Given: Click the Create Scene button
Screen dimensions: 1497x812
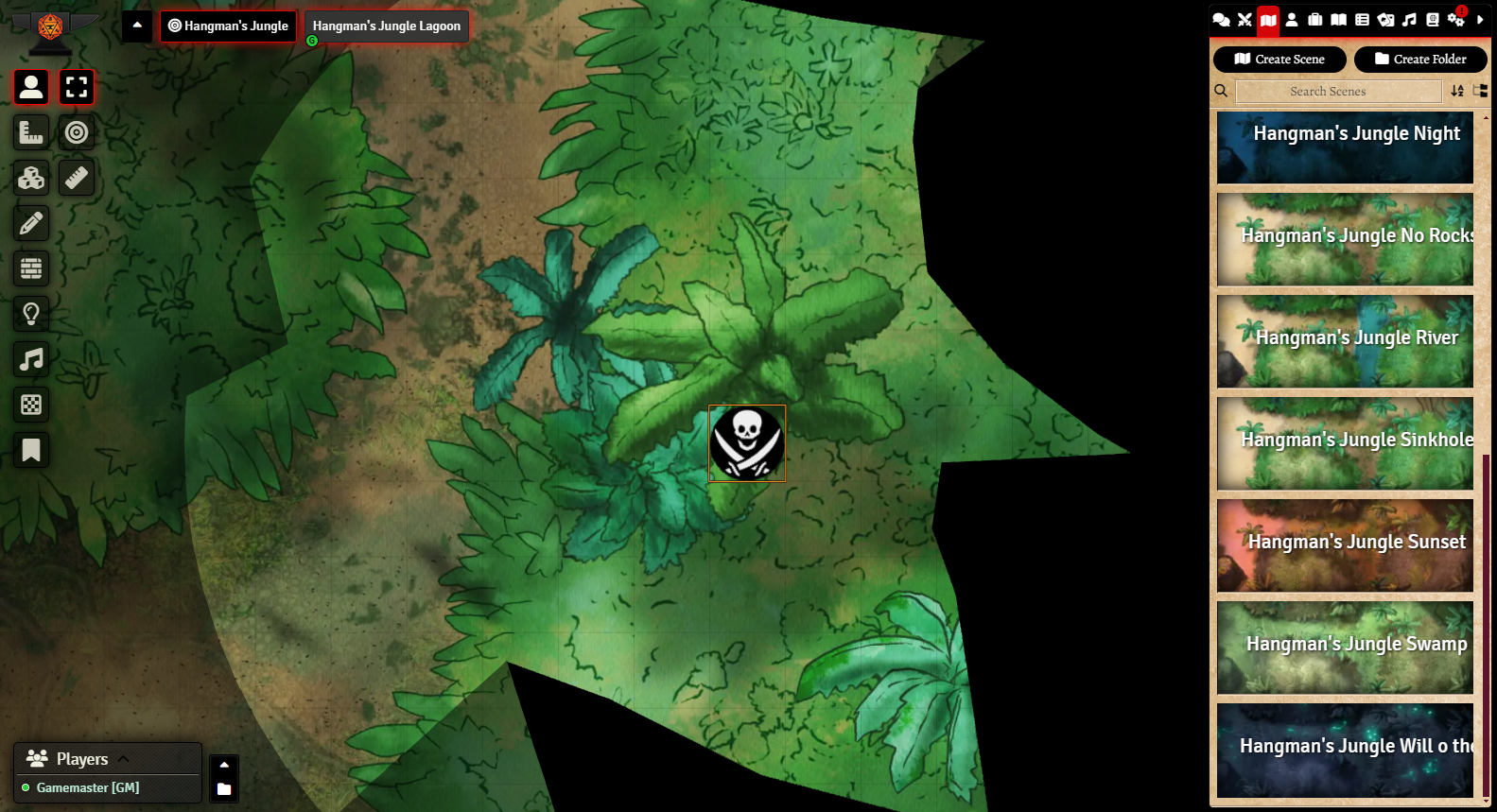Looking at the screenshot, I should point(1279,60).
